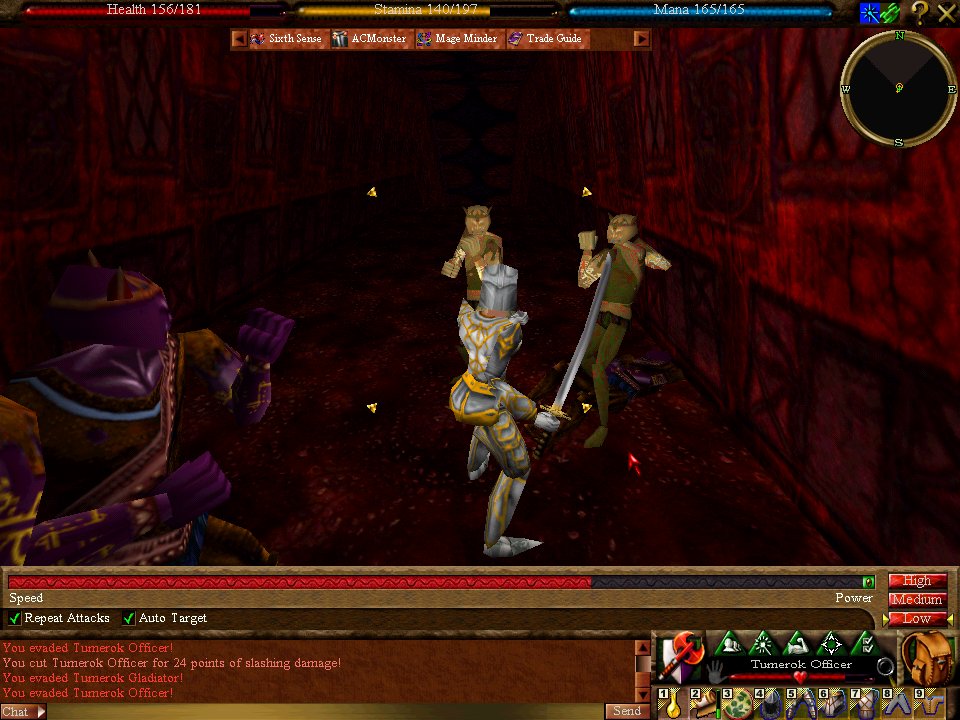
Task: Click the question mark help icon
Action: pyautogui.click(x=919, y=12)
